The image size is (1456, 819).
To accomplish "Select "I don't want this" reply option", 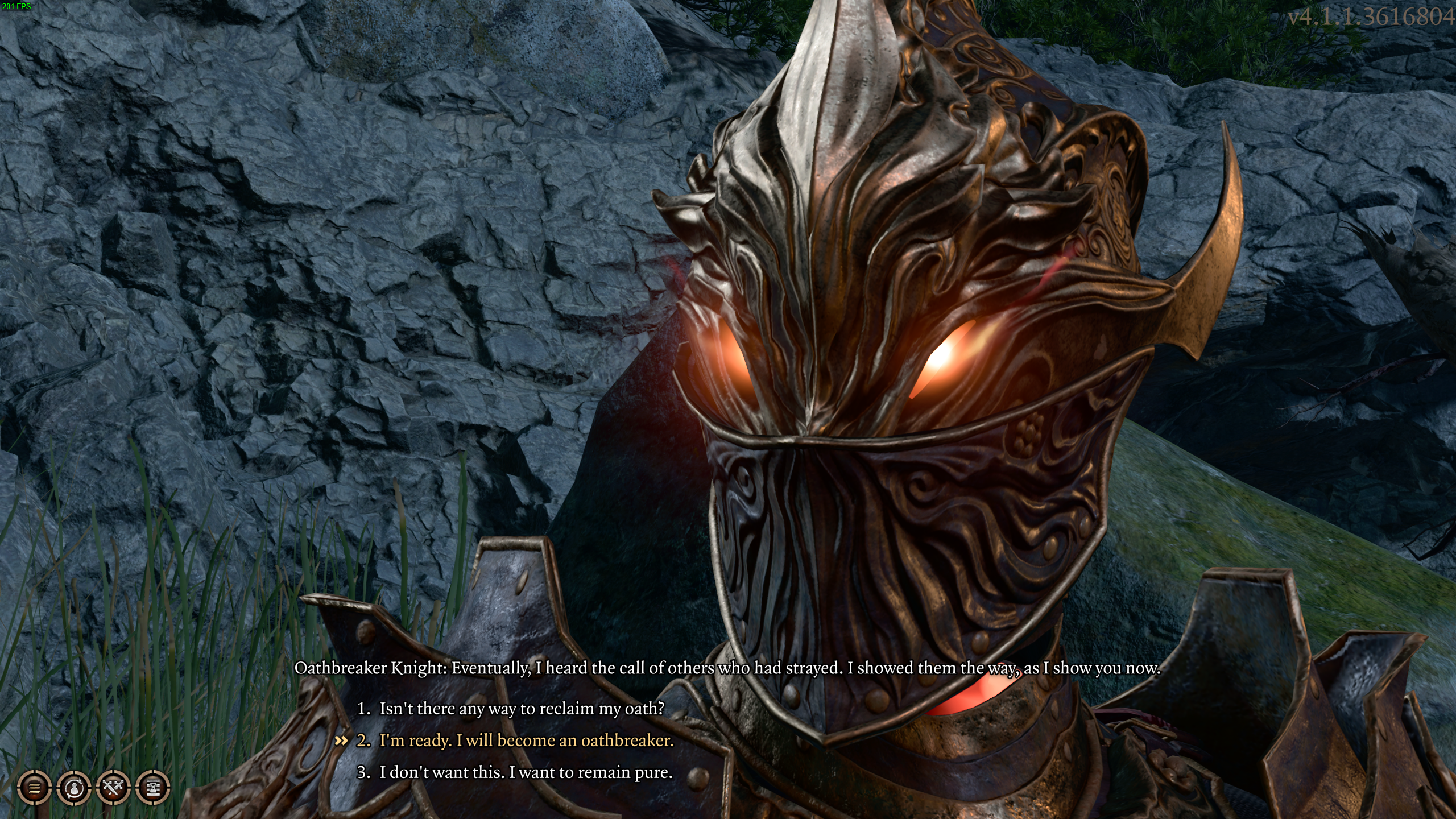I will click(x=526, y=772).
